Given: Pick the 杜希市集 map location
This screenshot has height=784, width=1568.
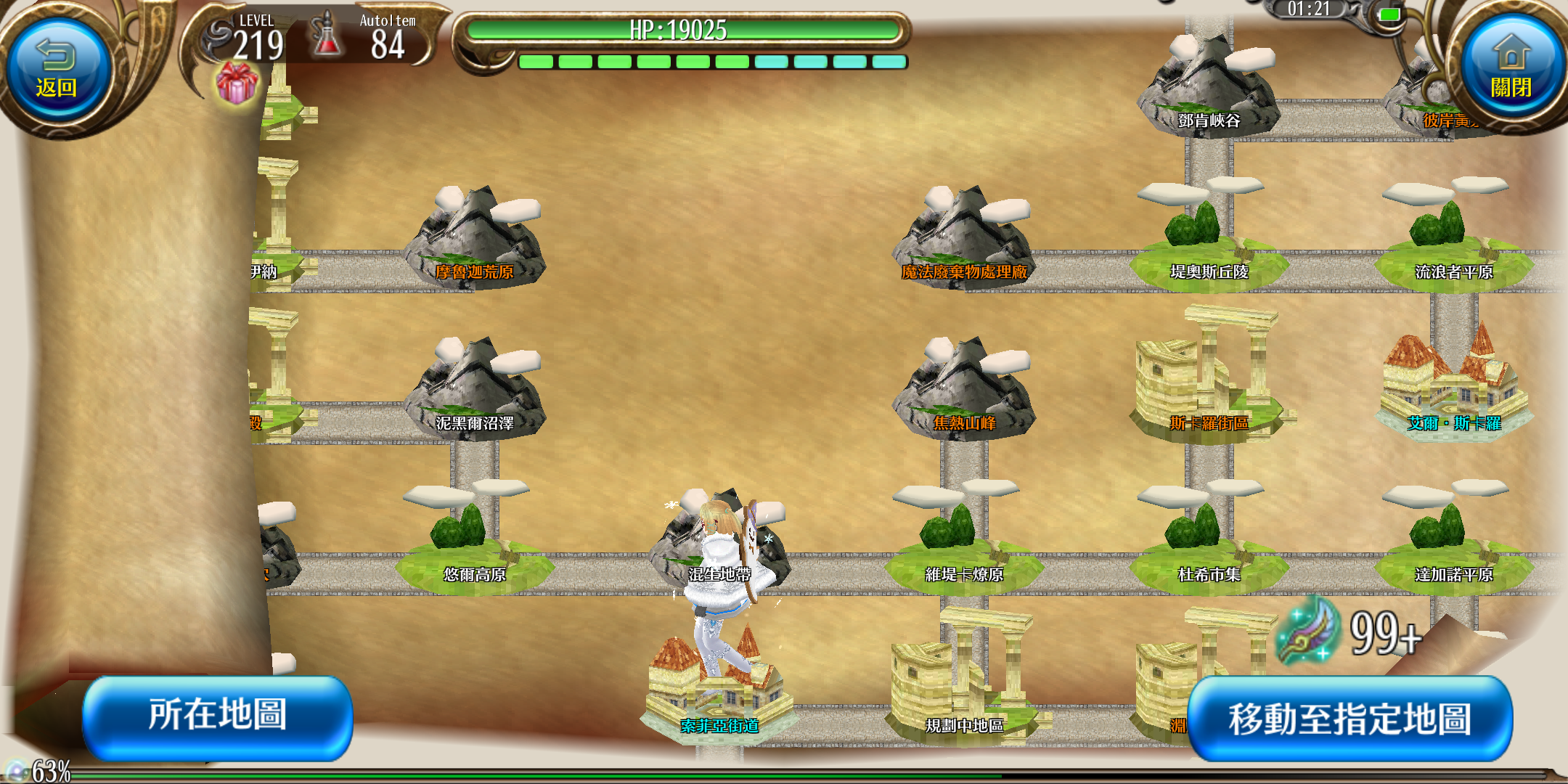Looking at the screenshot, I should tap(1209, 544).
